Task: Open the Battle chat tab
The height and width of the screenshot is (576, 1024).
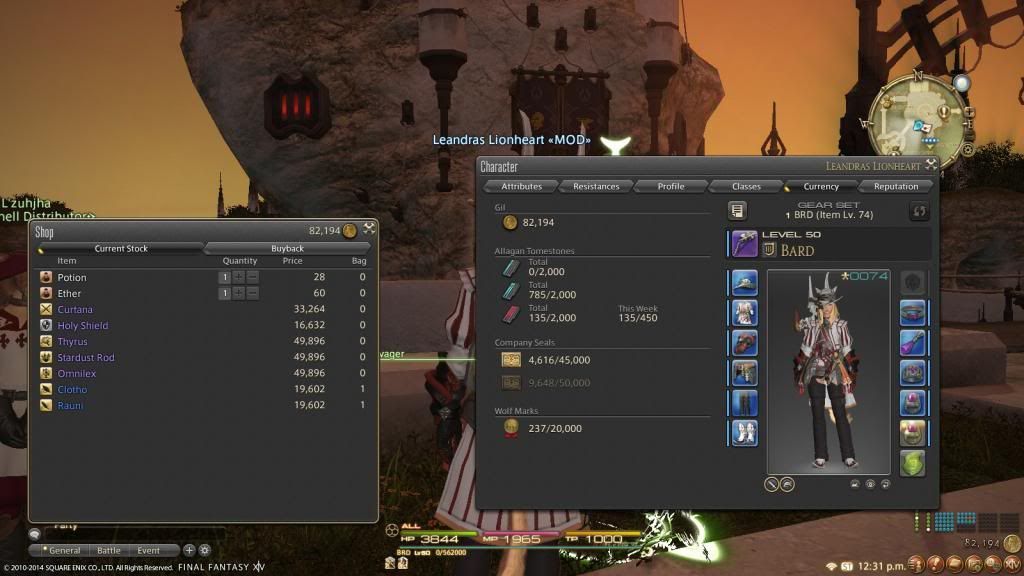Action: [x=108, y=550]
